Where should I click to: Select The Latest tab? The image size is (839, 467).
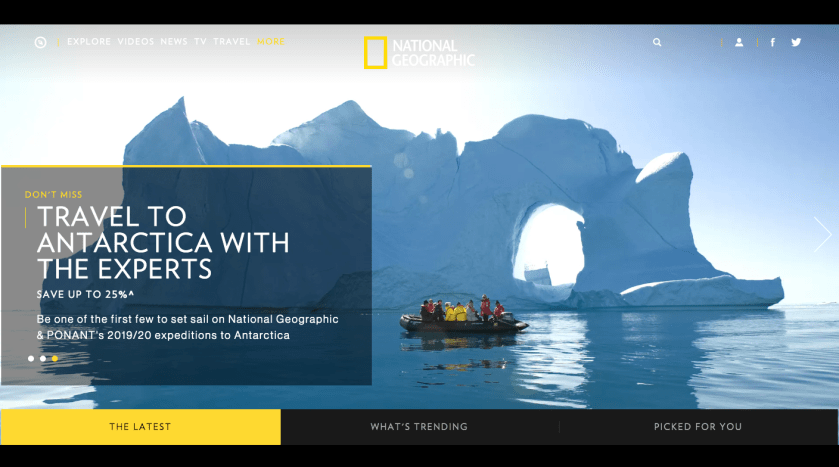pyautogui.click(x=140, y=427)
